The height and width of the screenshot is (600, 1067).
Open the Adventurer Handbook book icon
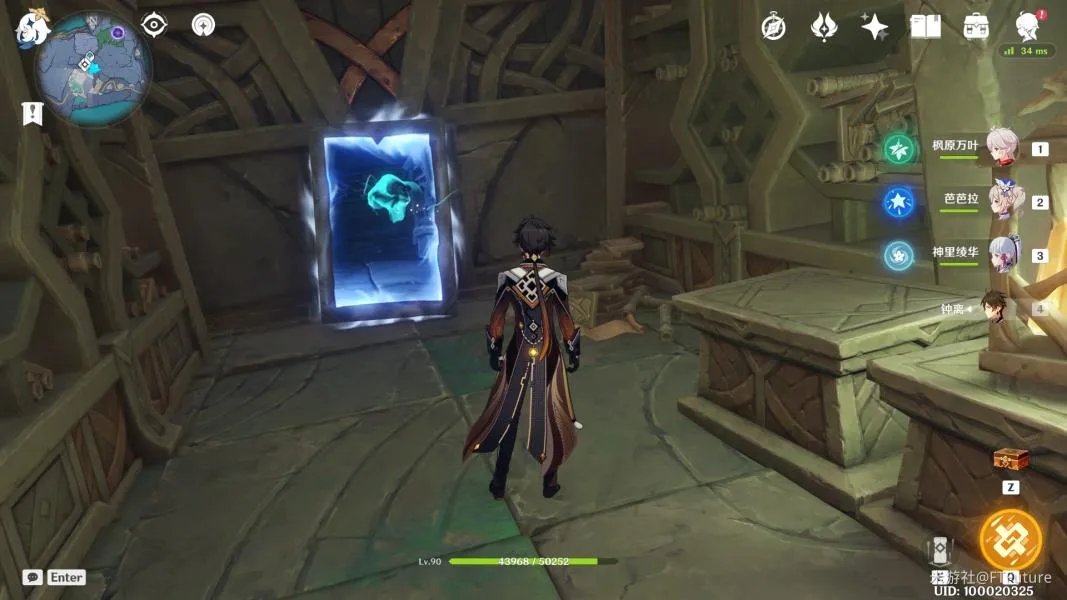[x=925, y=27]
